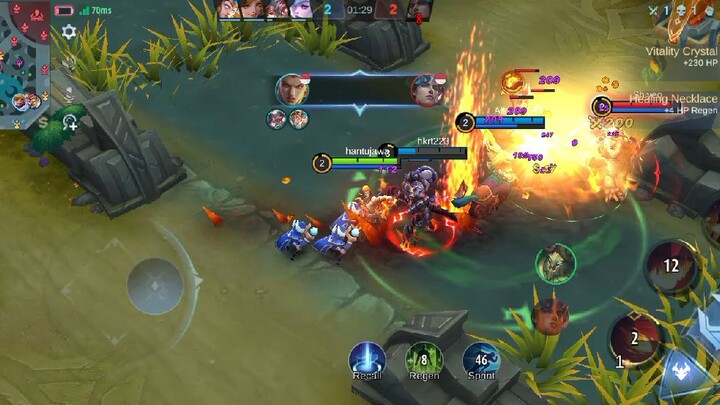Open the settings gear icon
This screenshot has width=720, height=405.
[x=69, y=32]
